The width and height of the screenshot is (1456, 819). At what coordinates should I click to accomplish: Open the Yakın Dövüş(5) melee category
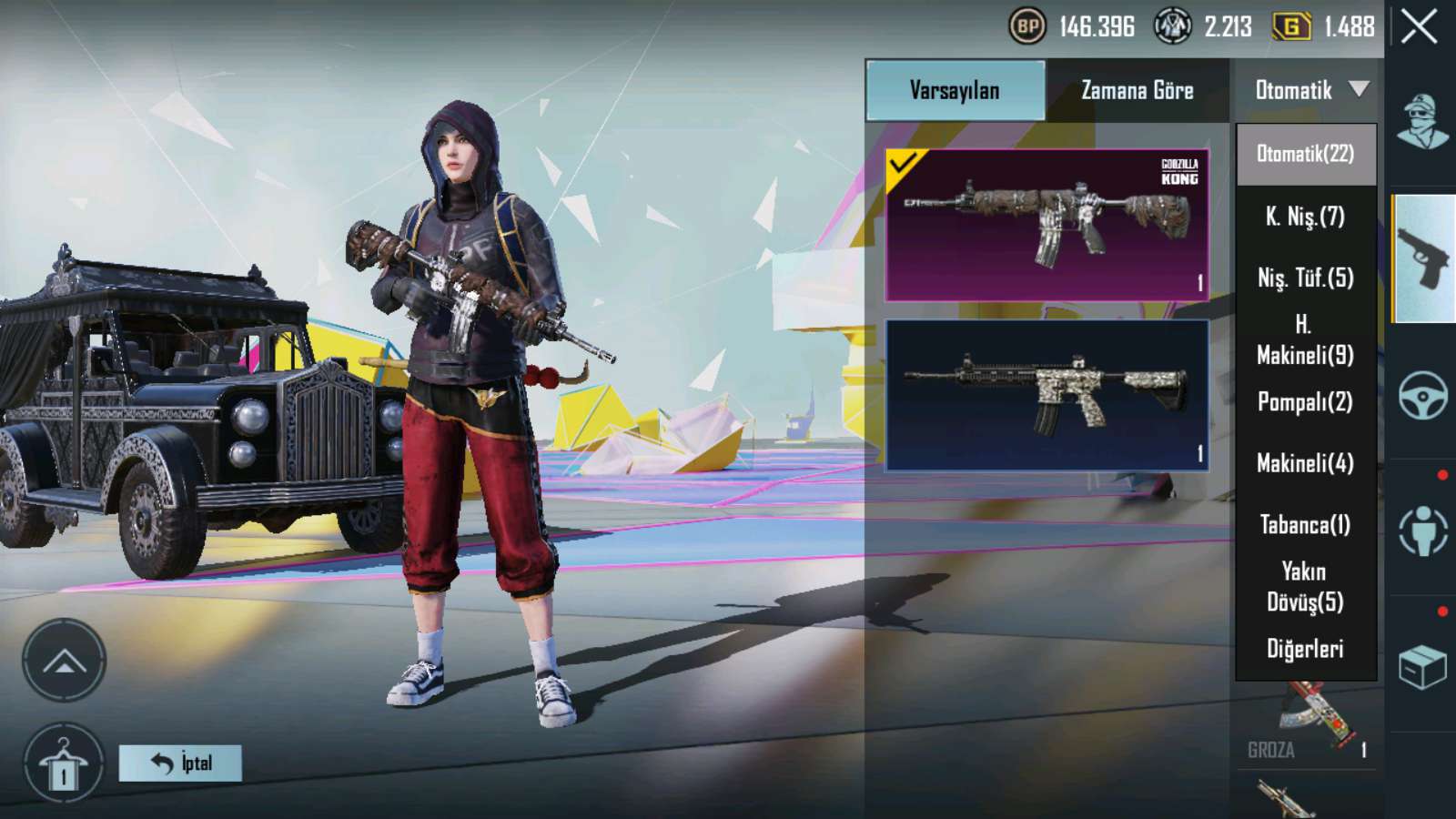(1305, 587)
